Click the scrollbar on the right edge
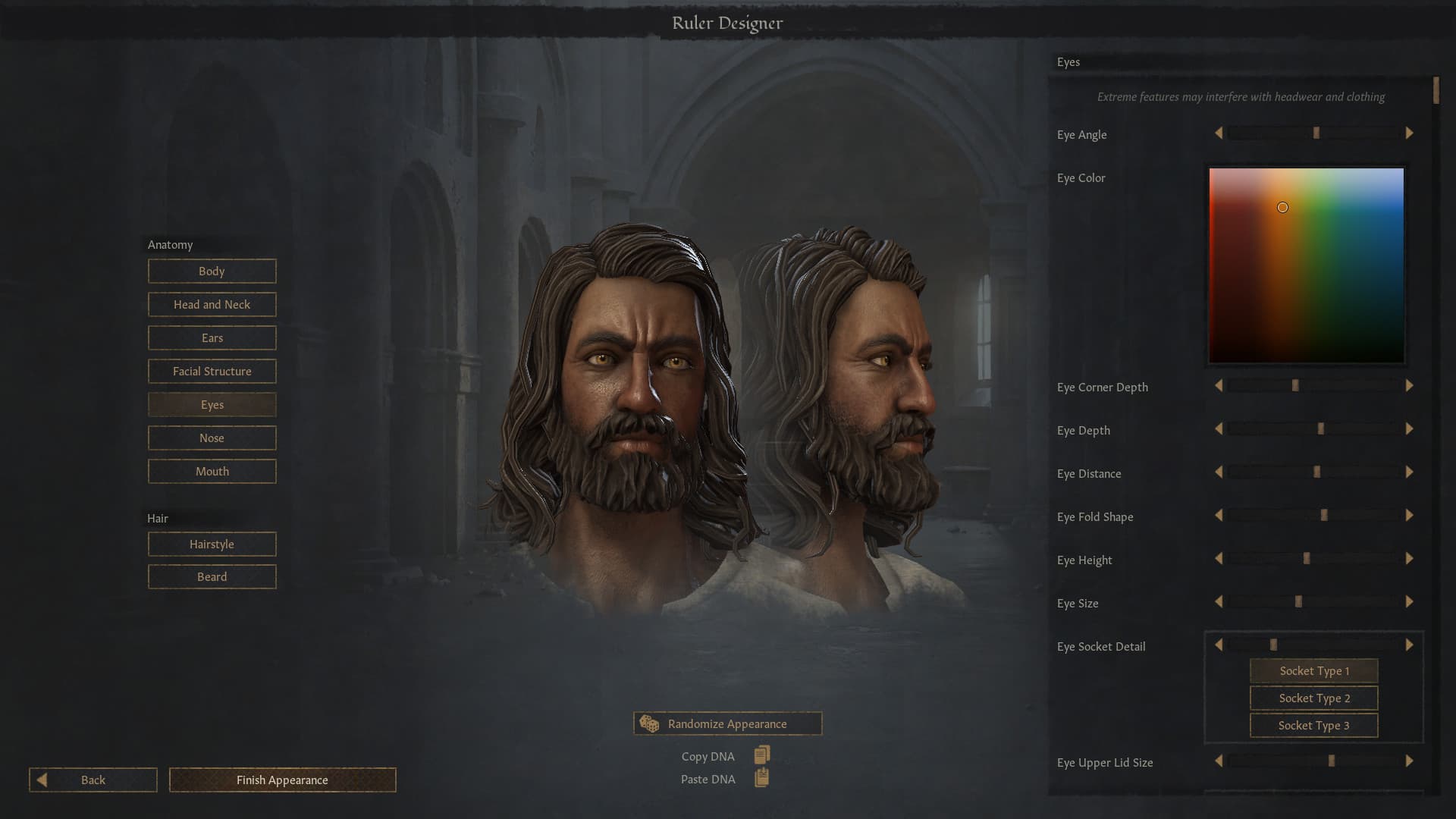 [x=1438, y=91]
